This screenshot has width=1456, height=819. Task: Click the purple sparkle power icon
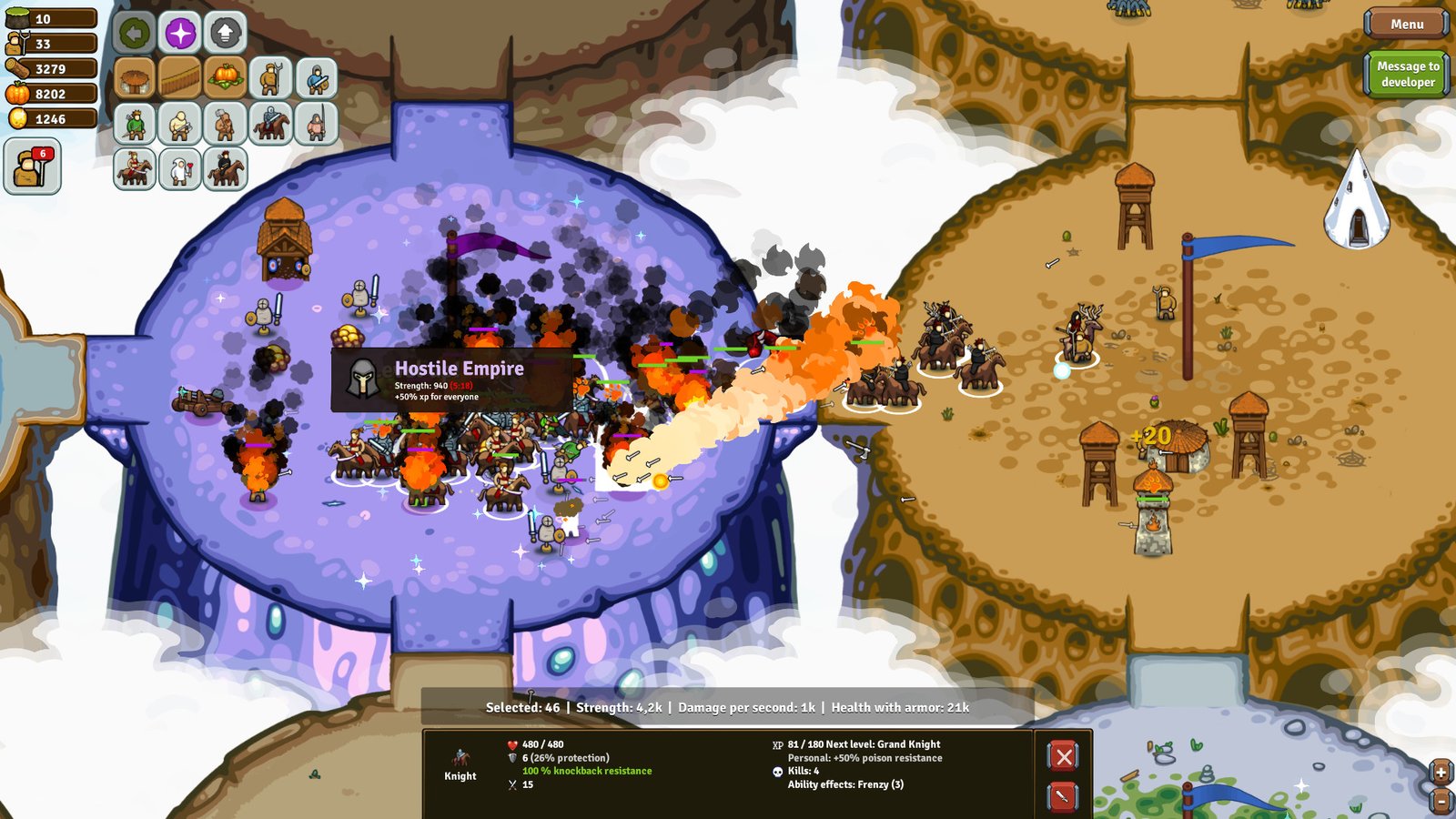(181, 34)
